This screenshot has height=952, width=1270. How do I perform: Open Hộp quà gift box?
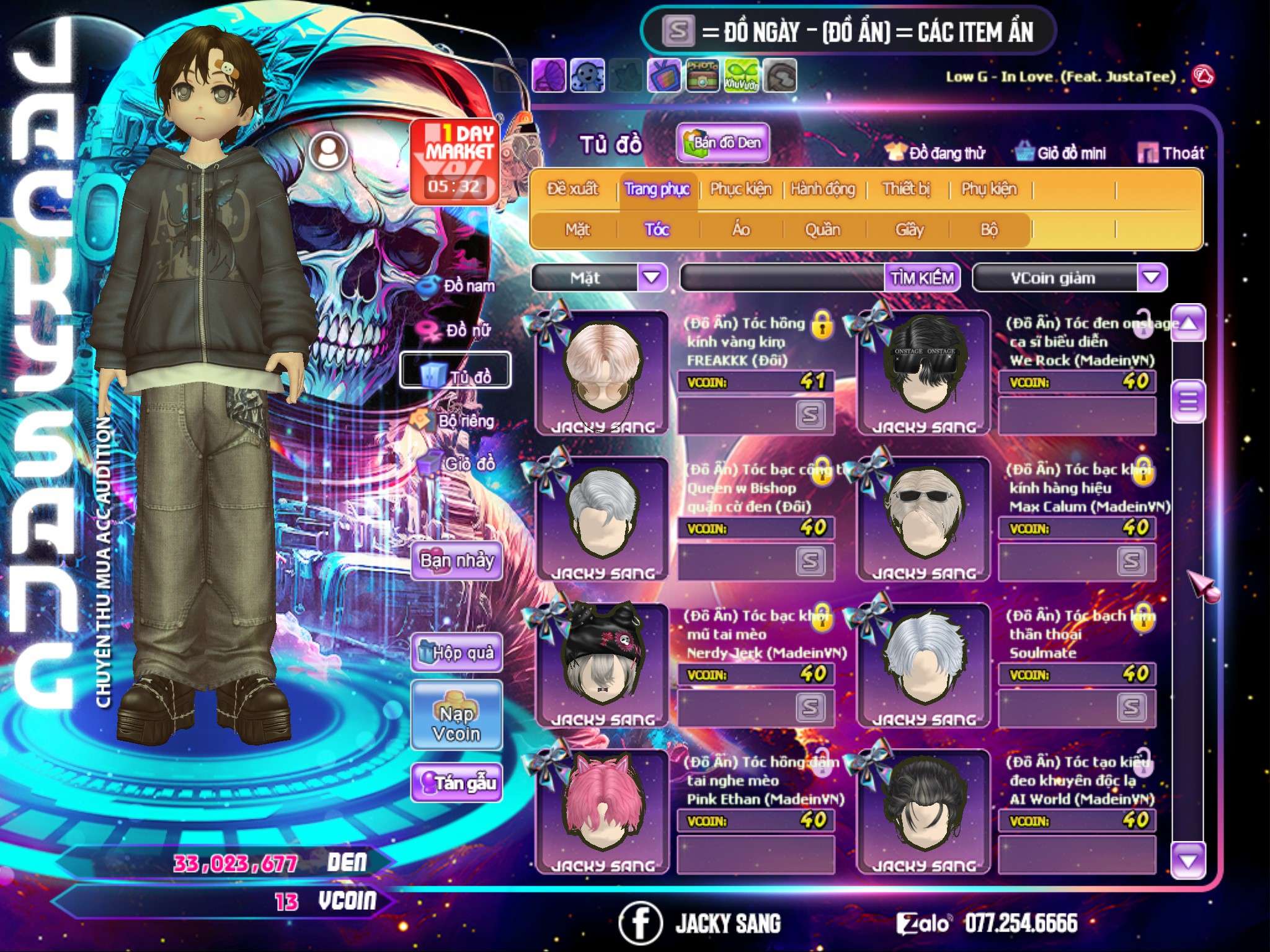[456, 653]
